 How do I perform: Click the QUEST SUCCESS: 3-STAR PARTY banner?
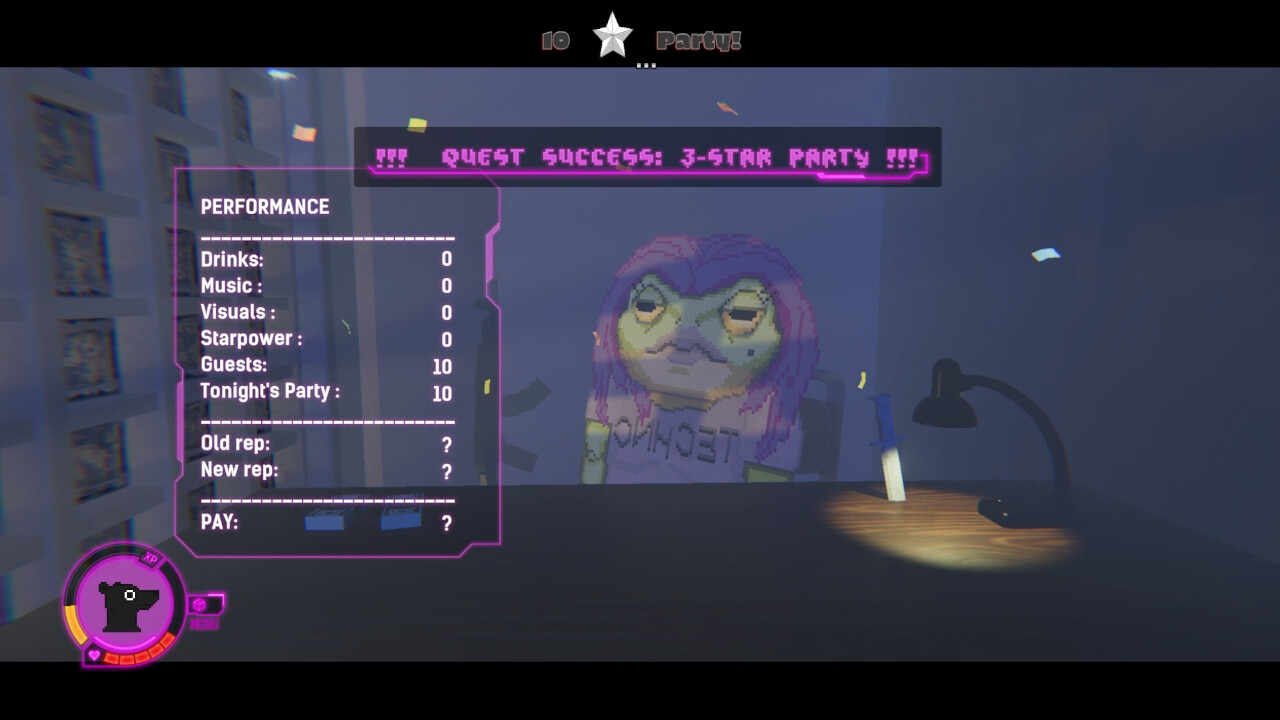coord(645,156)
